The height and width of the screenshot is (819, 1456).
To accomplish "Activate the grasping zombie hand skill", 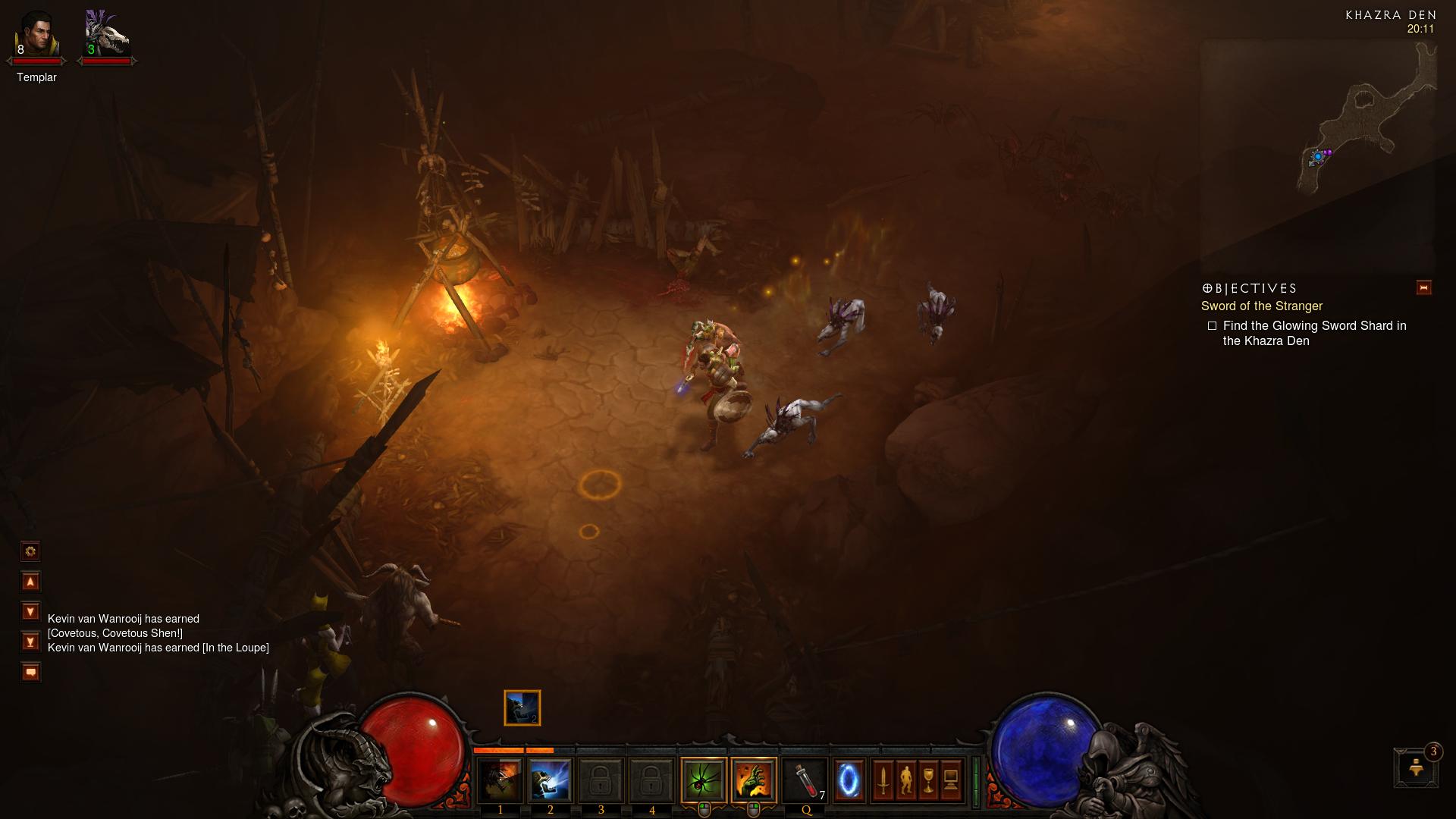I will 754,780.
